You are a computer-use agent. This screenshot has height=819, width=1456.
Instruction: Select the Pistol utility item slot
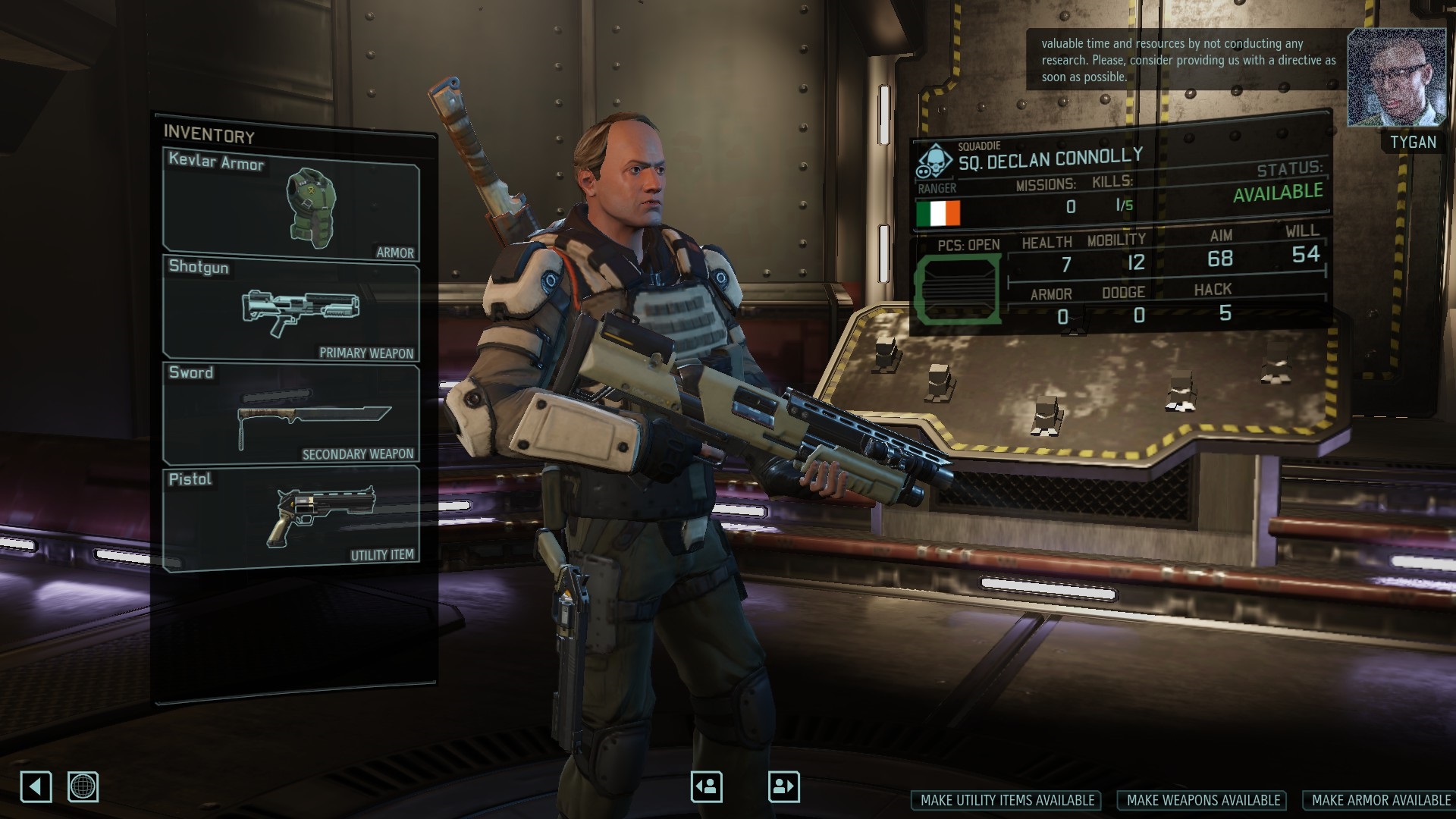(x=291, y=517)
